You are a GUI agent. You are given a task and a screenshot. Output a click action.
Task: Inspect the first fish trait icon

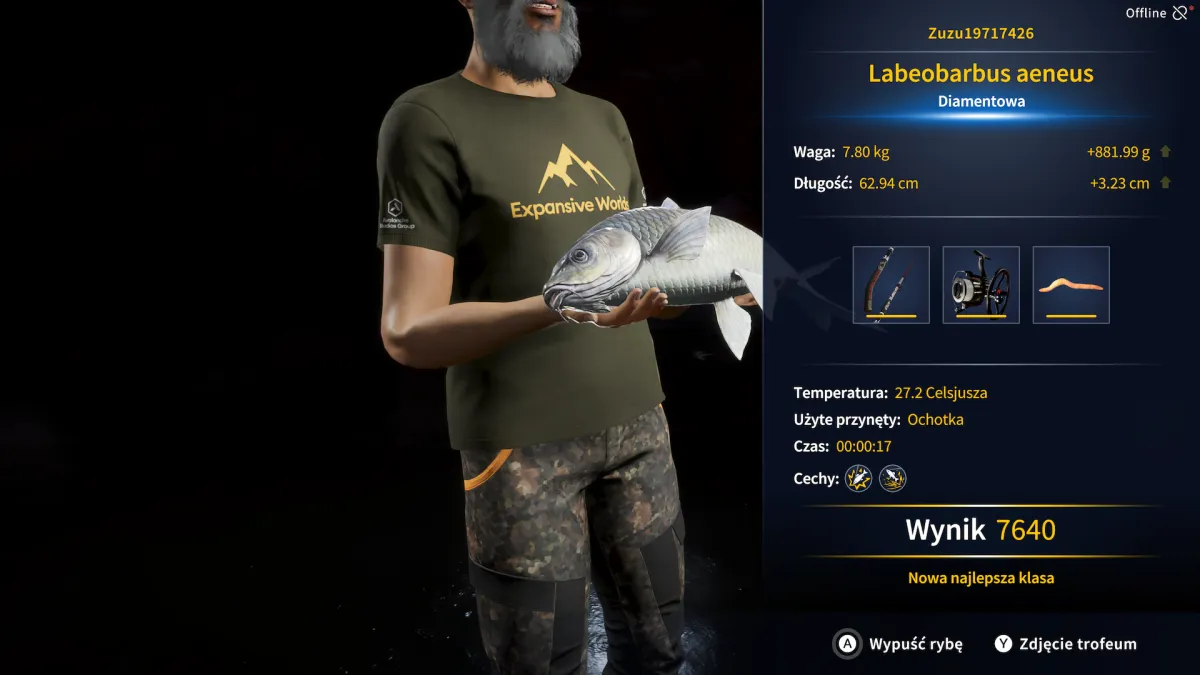[x=858, y=479]
